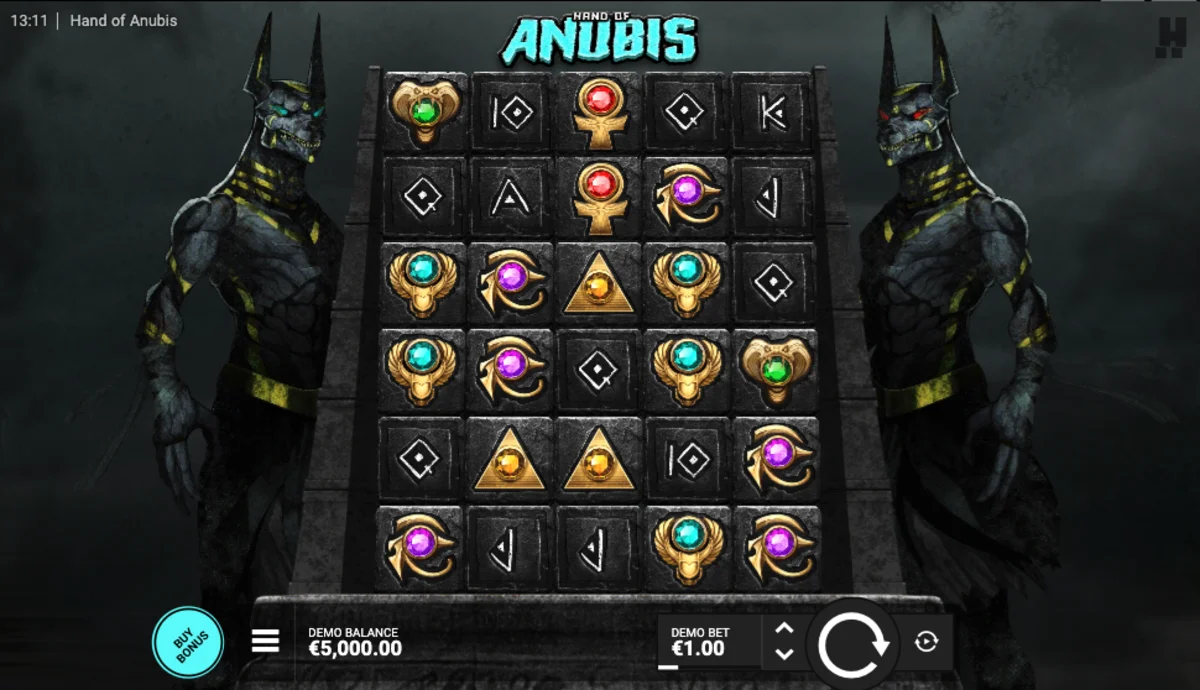Open the hamburger game menu
The image size is (1200, 690).
point(265,641)
